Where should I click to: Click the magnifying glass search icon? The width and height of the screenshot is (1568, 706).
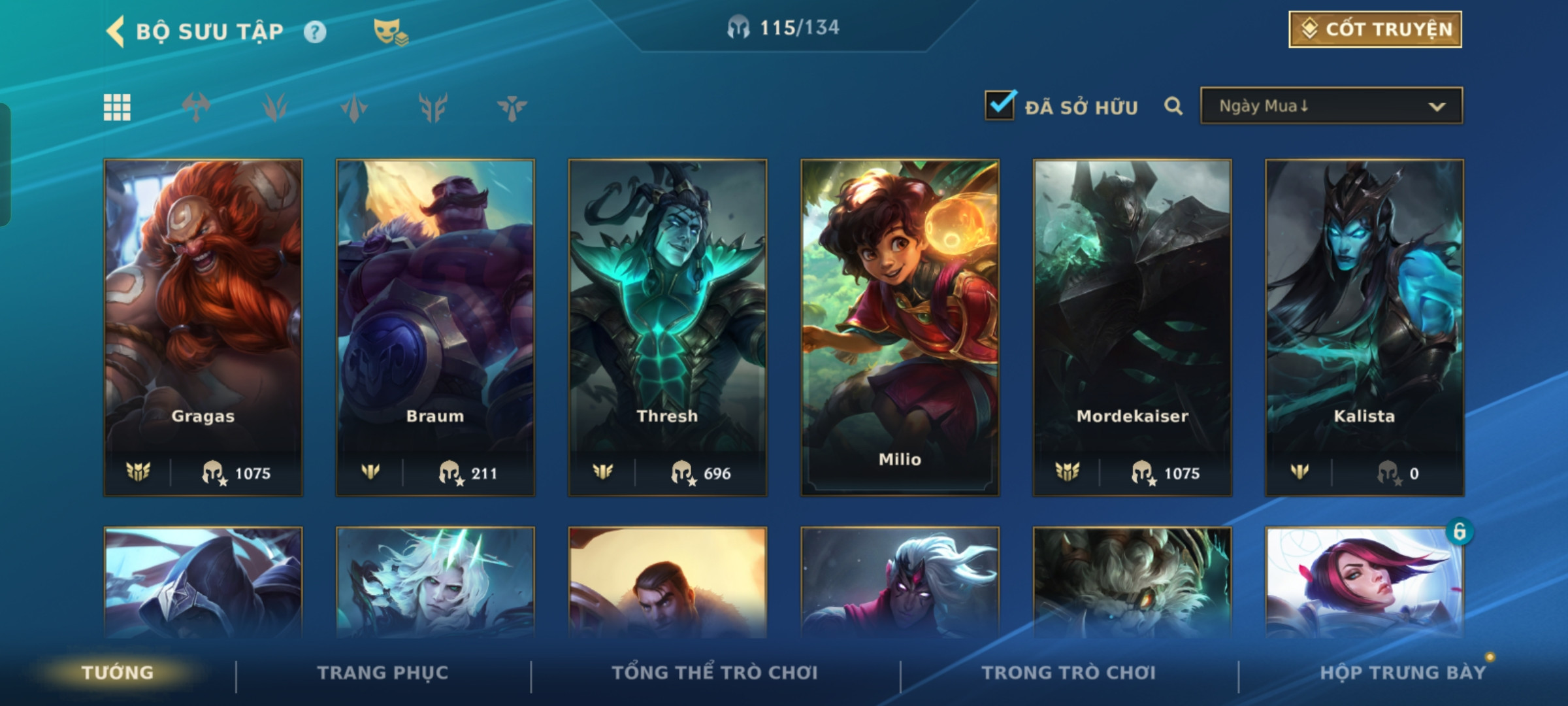coord(1173,106)
